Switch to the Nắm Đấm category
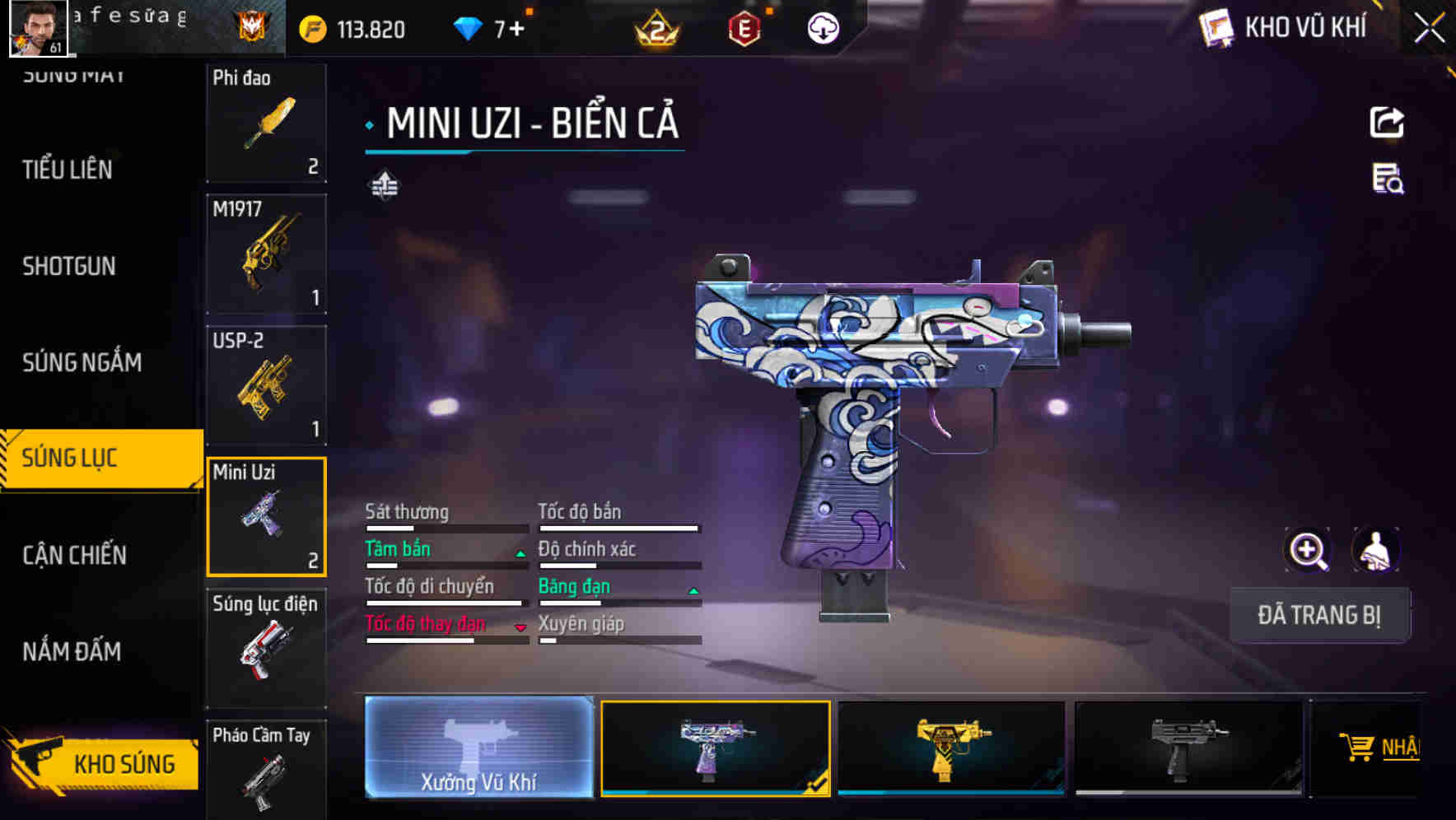The height and width of the screenshot is (820, 1456). tap(72, 651)
